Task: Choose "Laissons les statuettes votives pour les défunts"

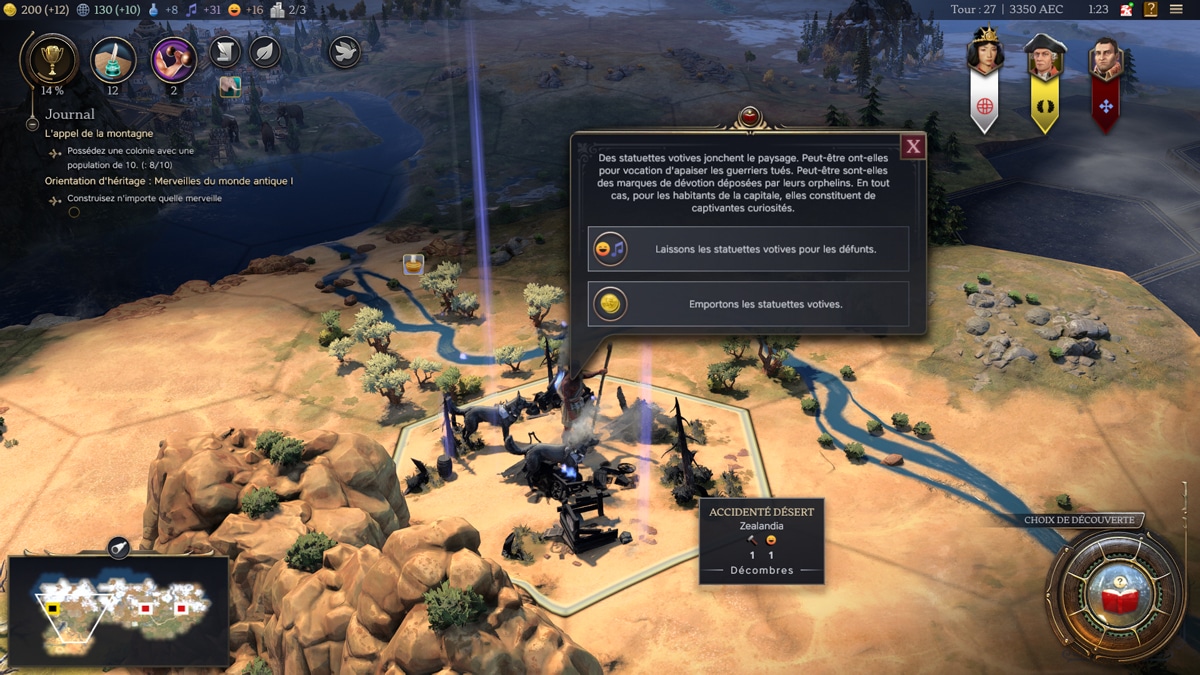Action: (748, 249)
